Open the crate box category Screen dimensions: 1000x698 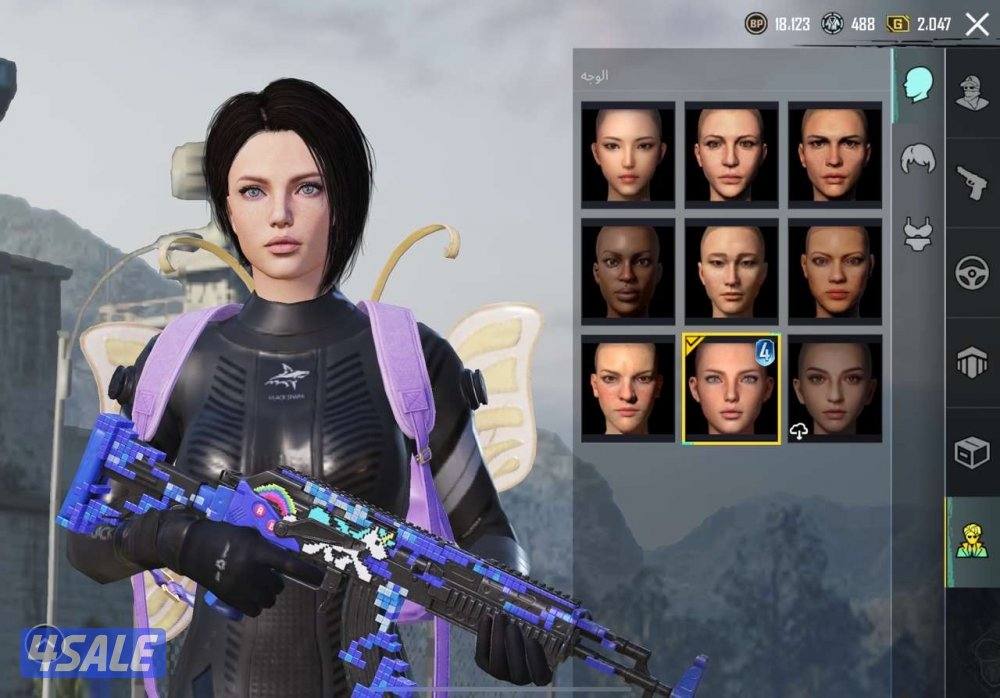coord(972,453)
